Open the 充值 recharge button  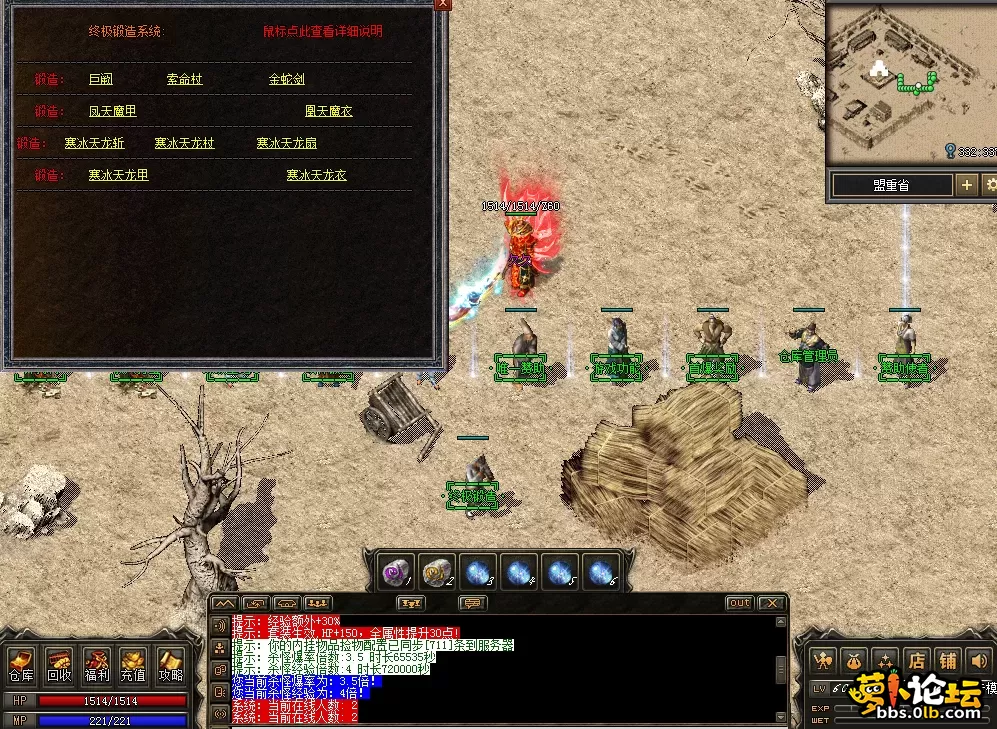pyautogui.click(x=133, y=665)
